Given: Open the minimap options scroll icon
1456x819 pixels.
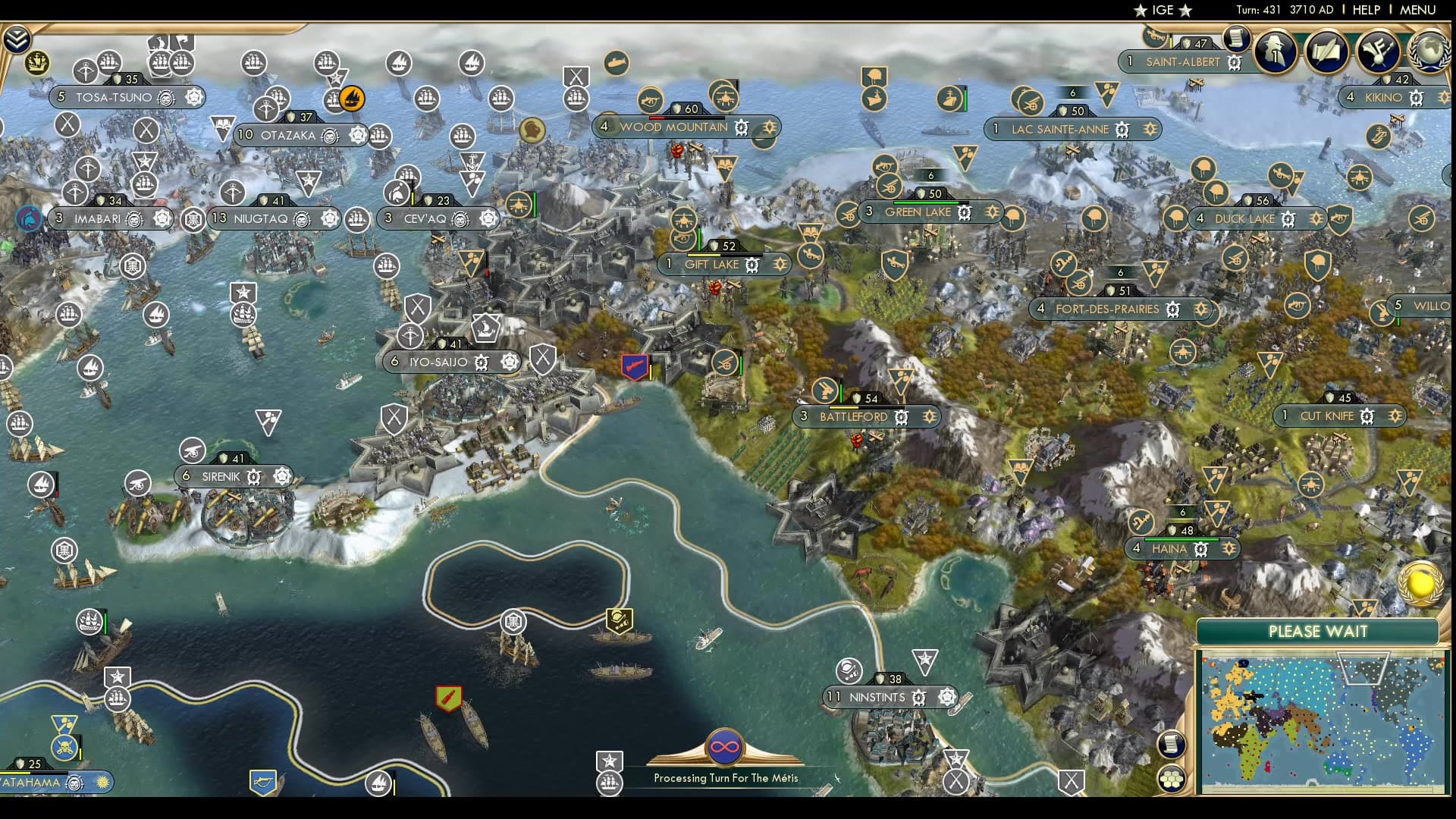Looking at the screenshot, I should point(1171,744).
